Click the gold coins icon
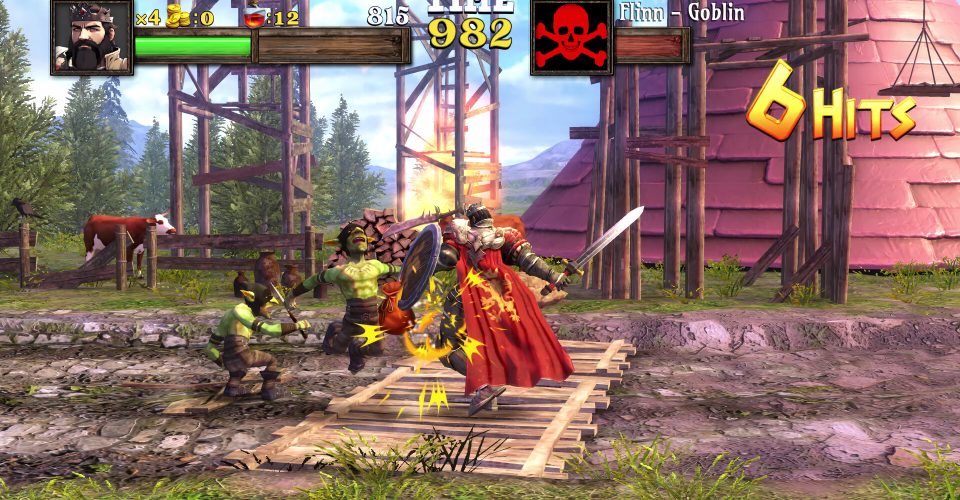Viewport: 960px width, 500px height. click(179, 15)
